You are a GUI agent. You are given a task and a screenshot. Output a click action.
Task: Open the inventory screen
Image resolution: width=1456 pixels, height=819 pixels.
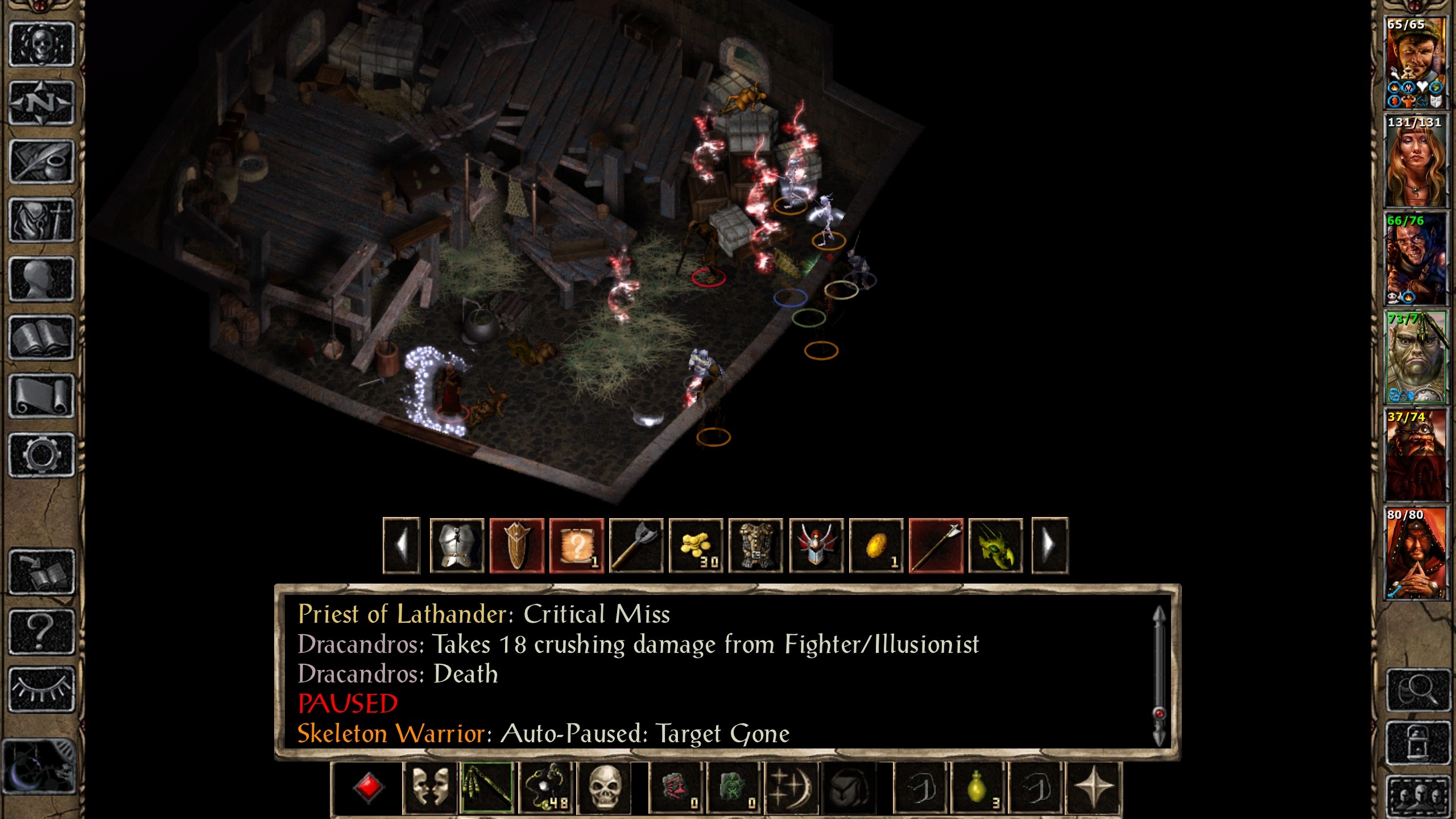tap(42, 221)
